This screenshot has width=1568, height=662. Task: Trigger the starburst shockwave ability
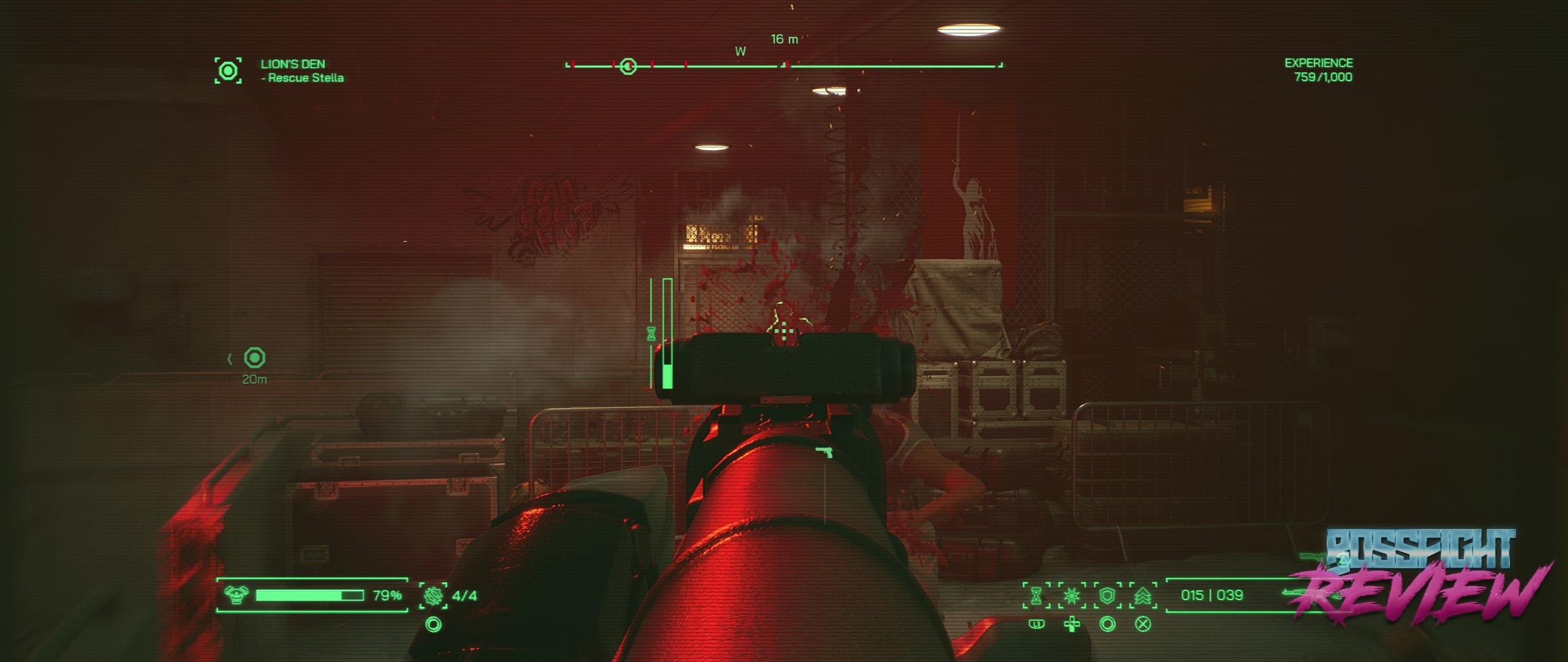click(x=1072, y=596)
